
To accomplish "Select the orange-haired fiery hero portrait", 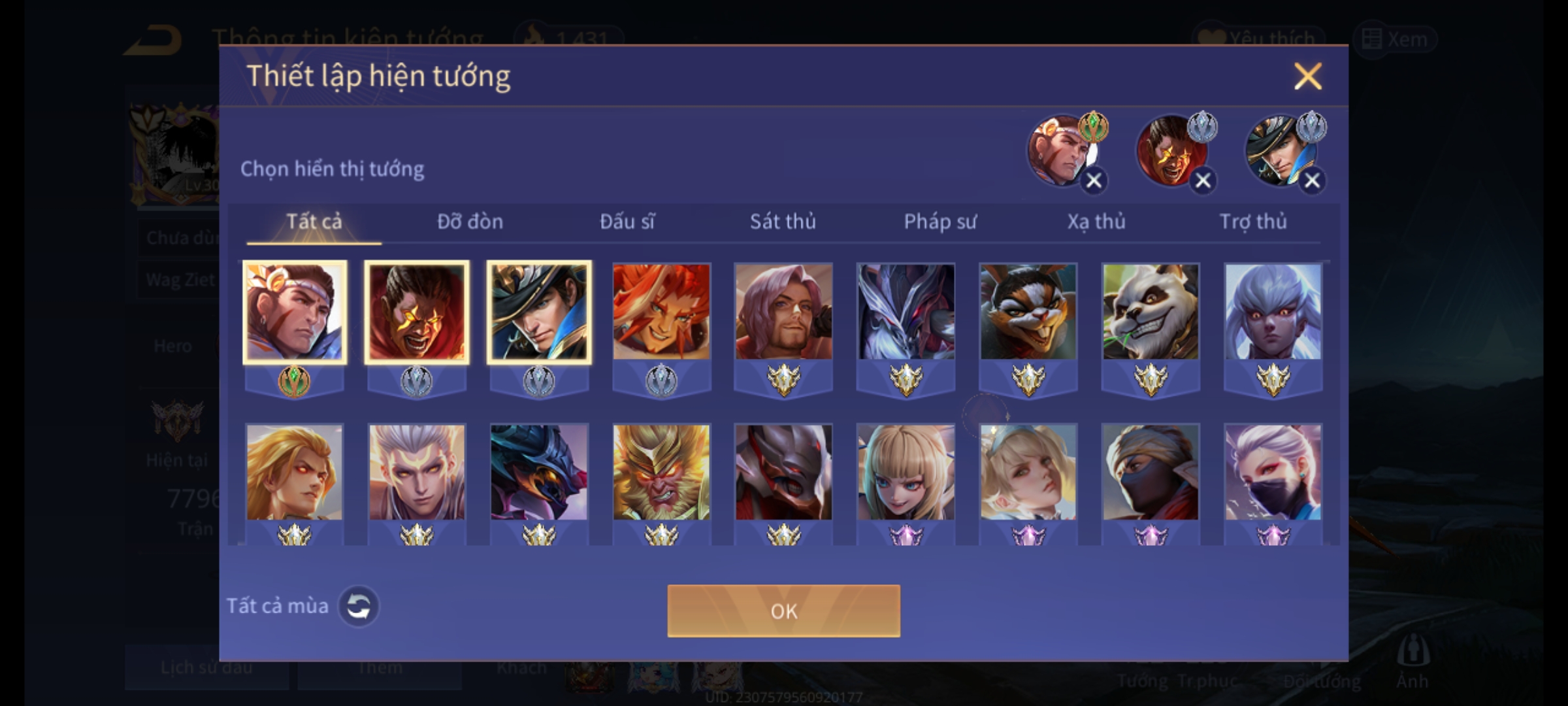I will click(661, 312).
